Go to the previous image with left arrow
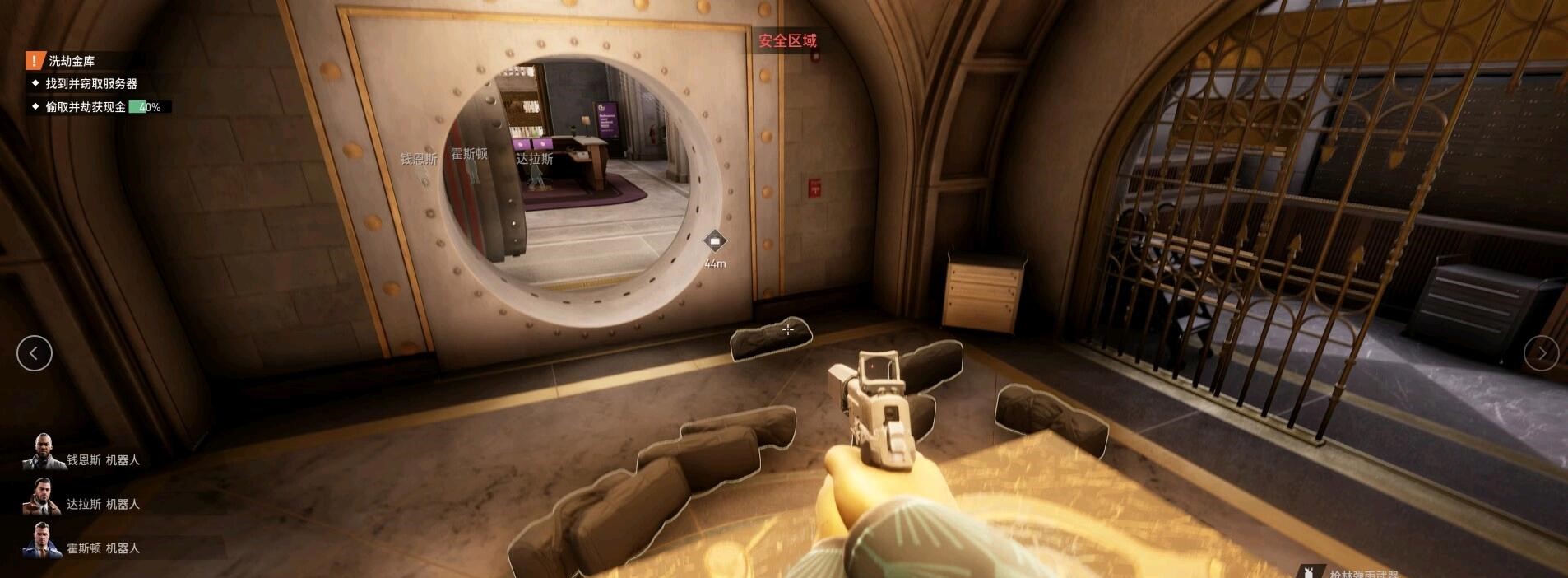Viewport: 1568px width, 578px height. (x=34, y=354)
